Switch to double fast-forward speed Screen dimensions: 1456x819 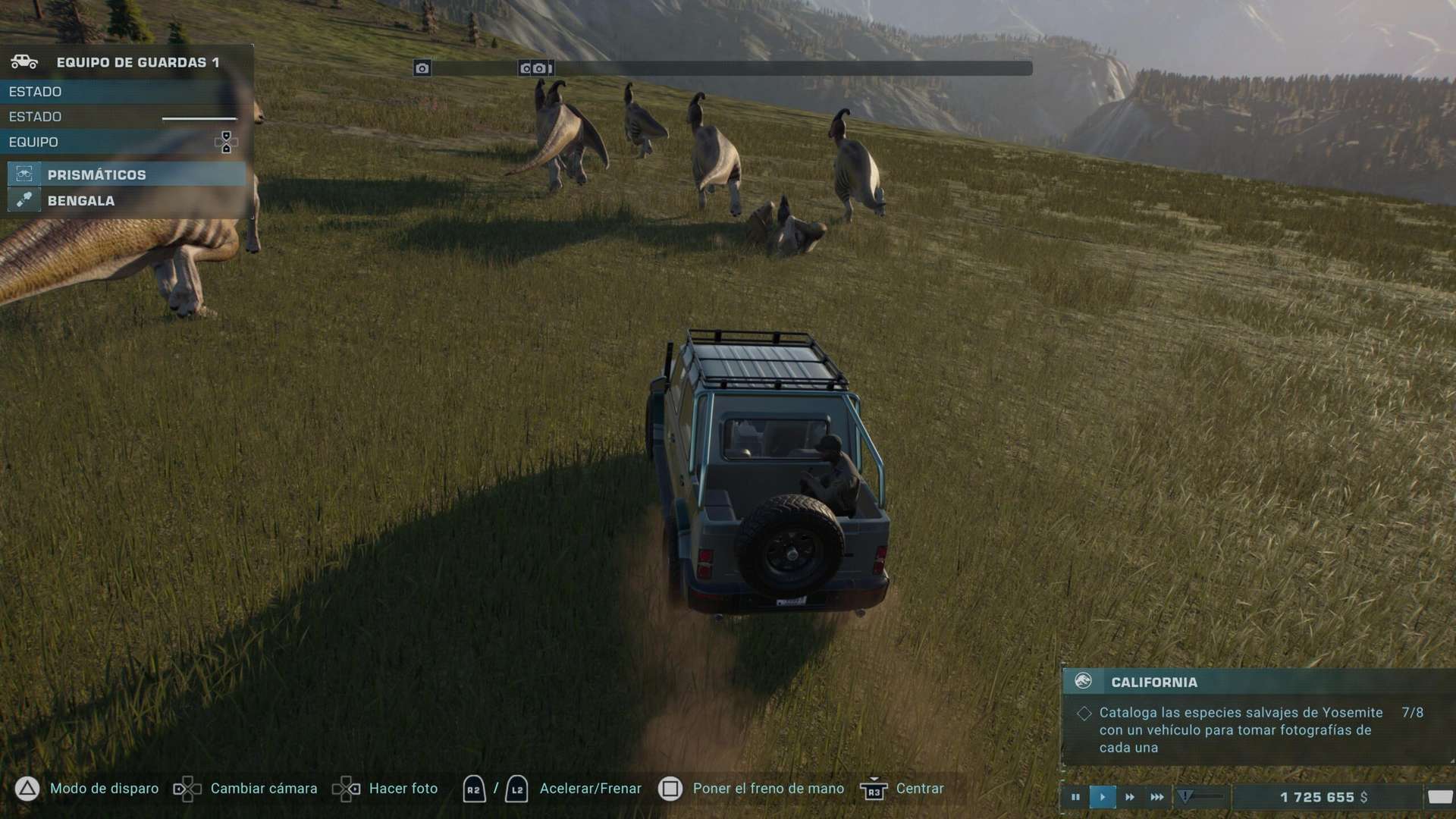pyautogui.click(x=1129, y=797)
